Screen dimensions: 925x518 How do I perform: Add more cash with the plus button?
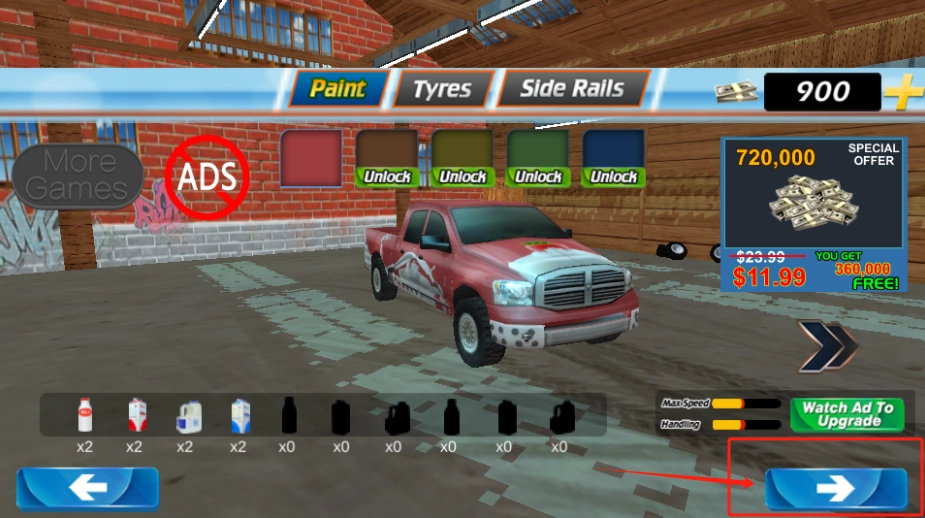[903, 93]
